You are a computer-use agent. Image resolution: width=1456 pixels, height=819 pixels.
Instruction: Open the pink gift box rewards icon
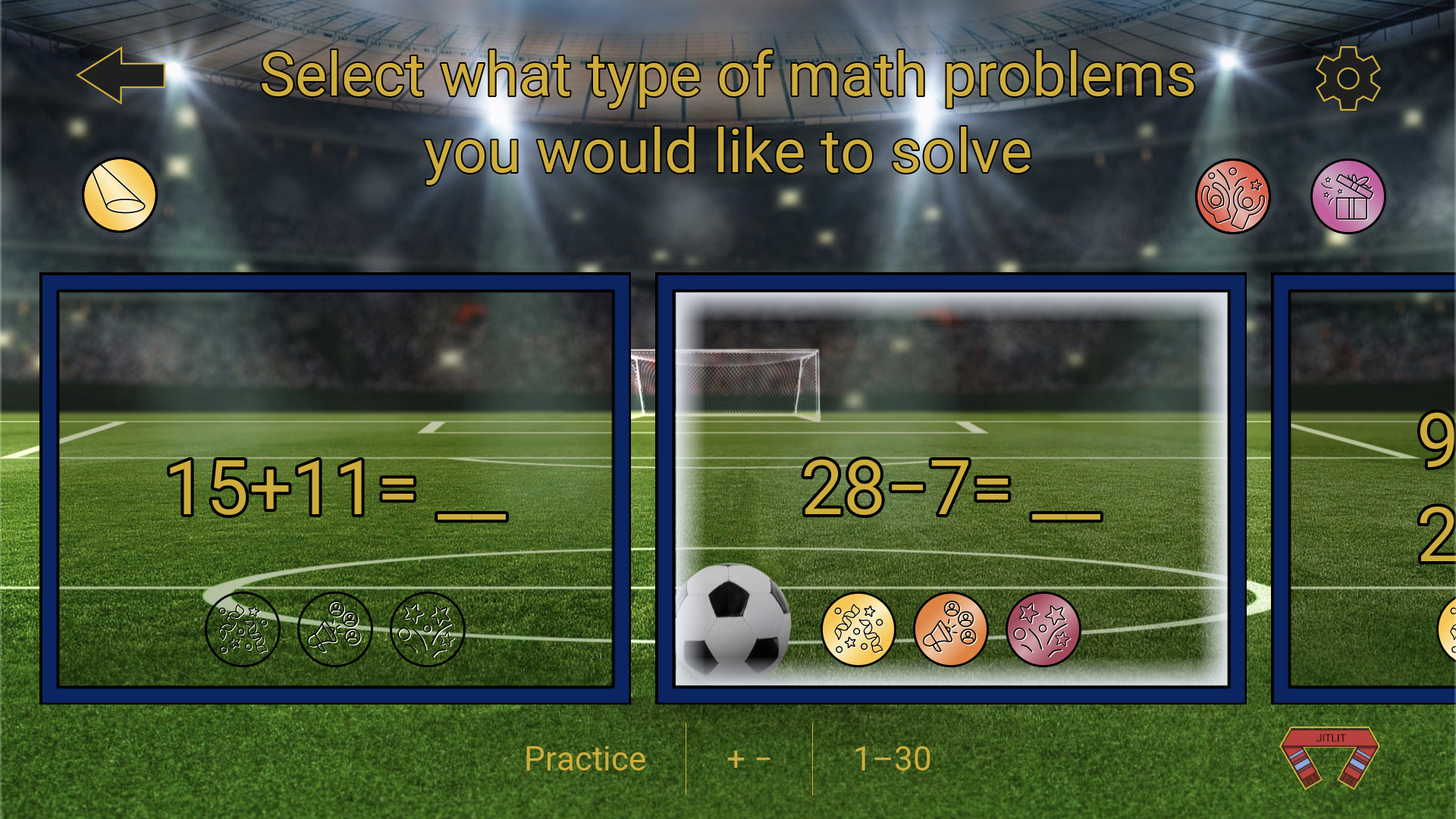(x=1348, y=196)
